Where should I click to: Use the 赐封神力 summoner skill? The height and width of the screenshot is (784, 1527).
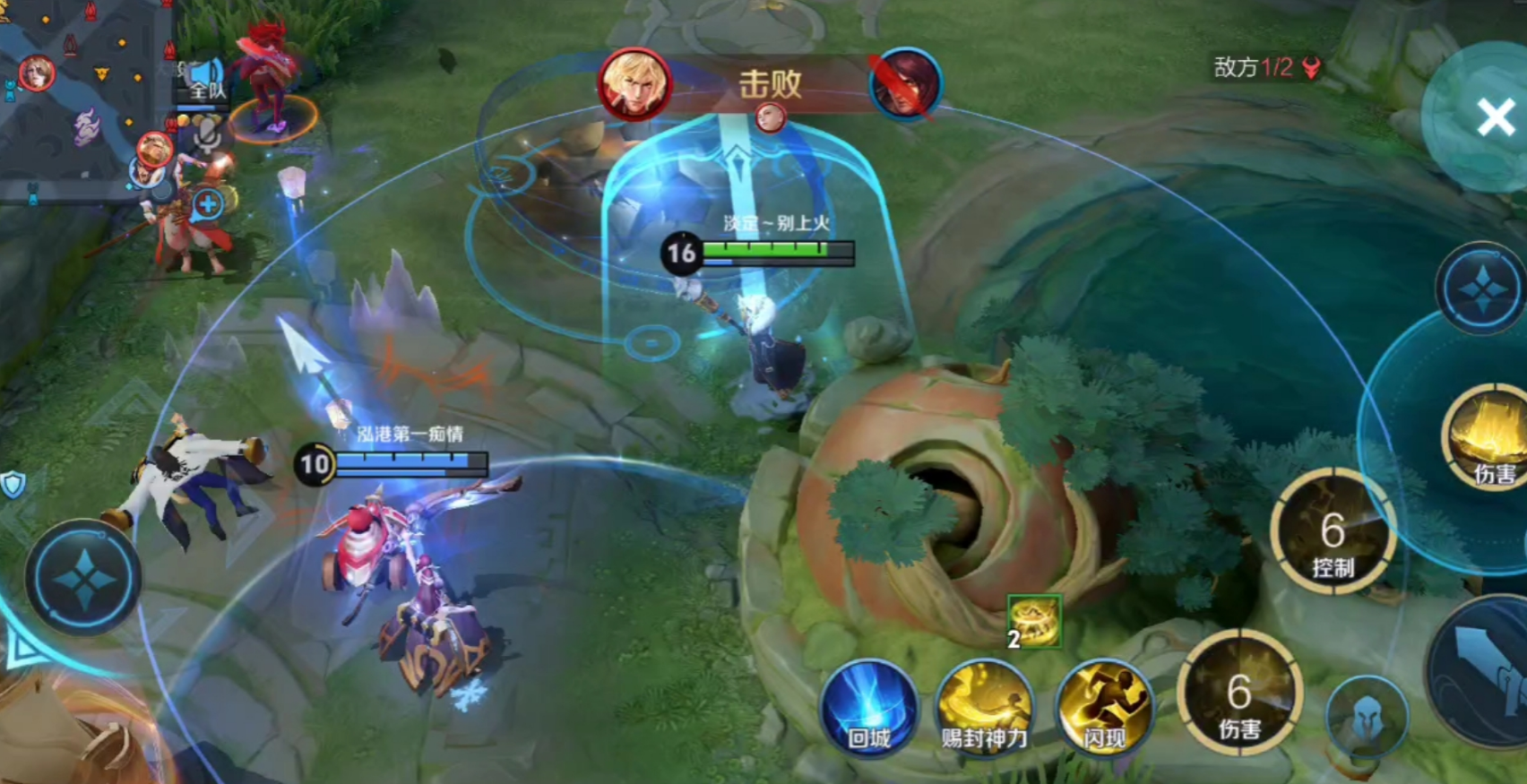pos(984,709)
